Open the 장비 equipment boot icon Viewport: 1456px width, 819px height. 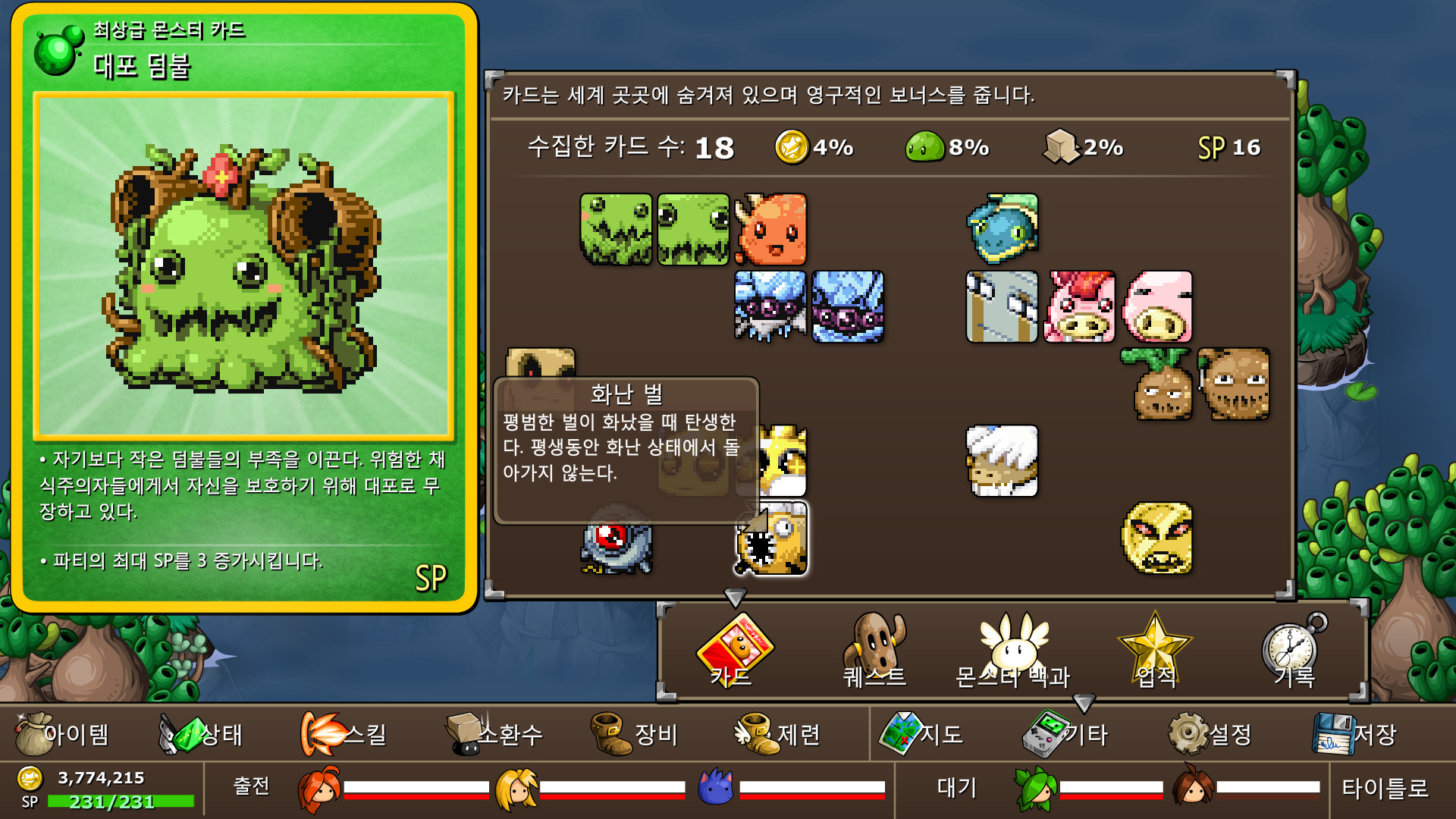click(x=611, y=733)
